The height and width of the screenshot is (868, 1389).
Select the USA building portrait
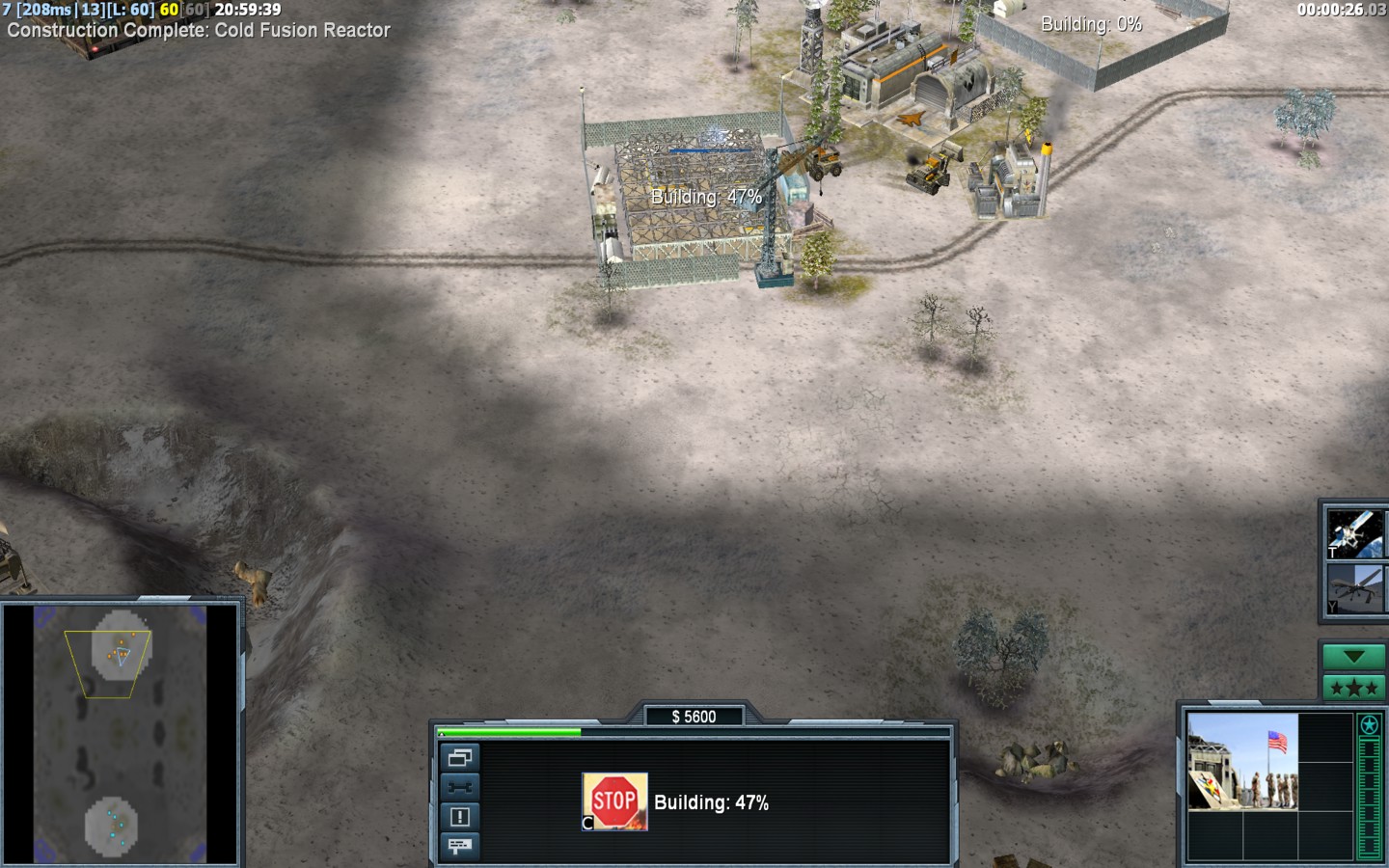(x=1242, y=762)
